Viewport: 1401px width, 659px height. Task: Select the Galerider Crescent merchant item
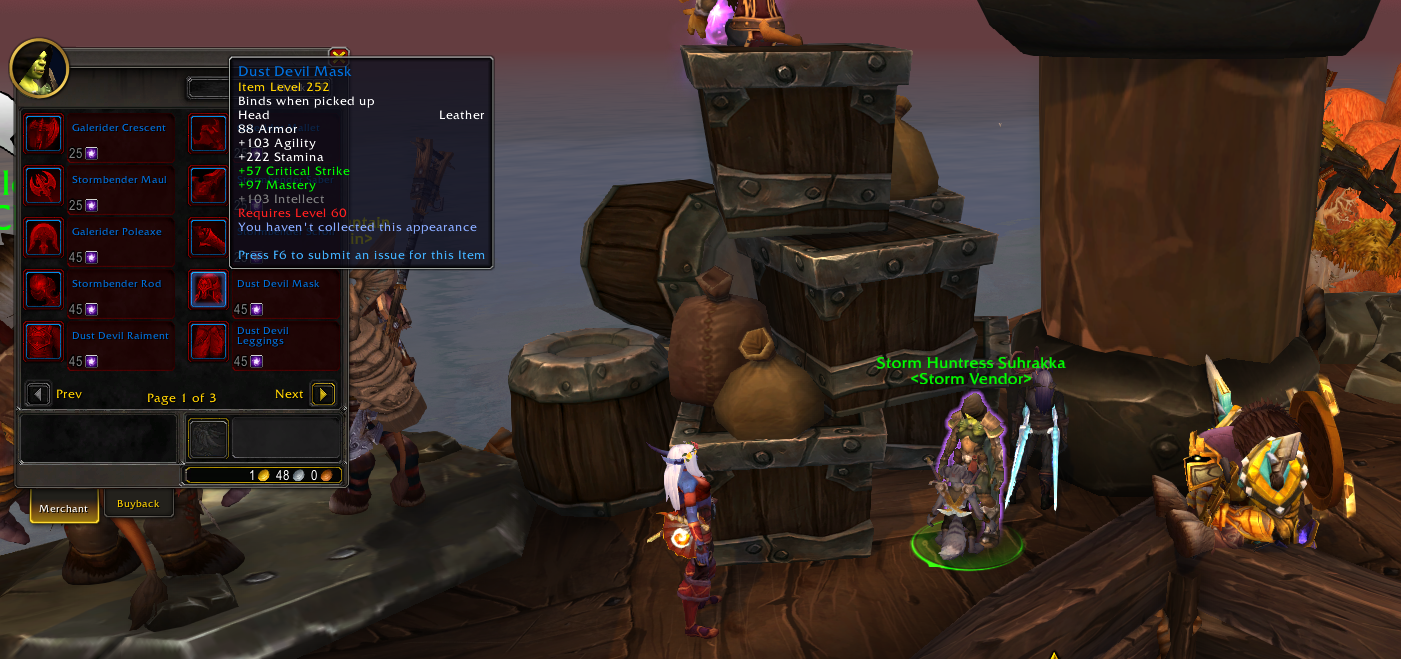click(x=44, y=134)
